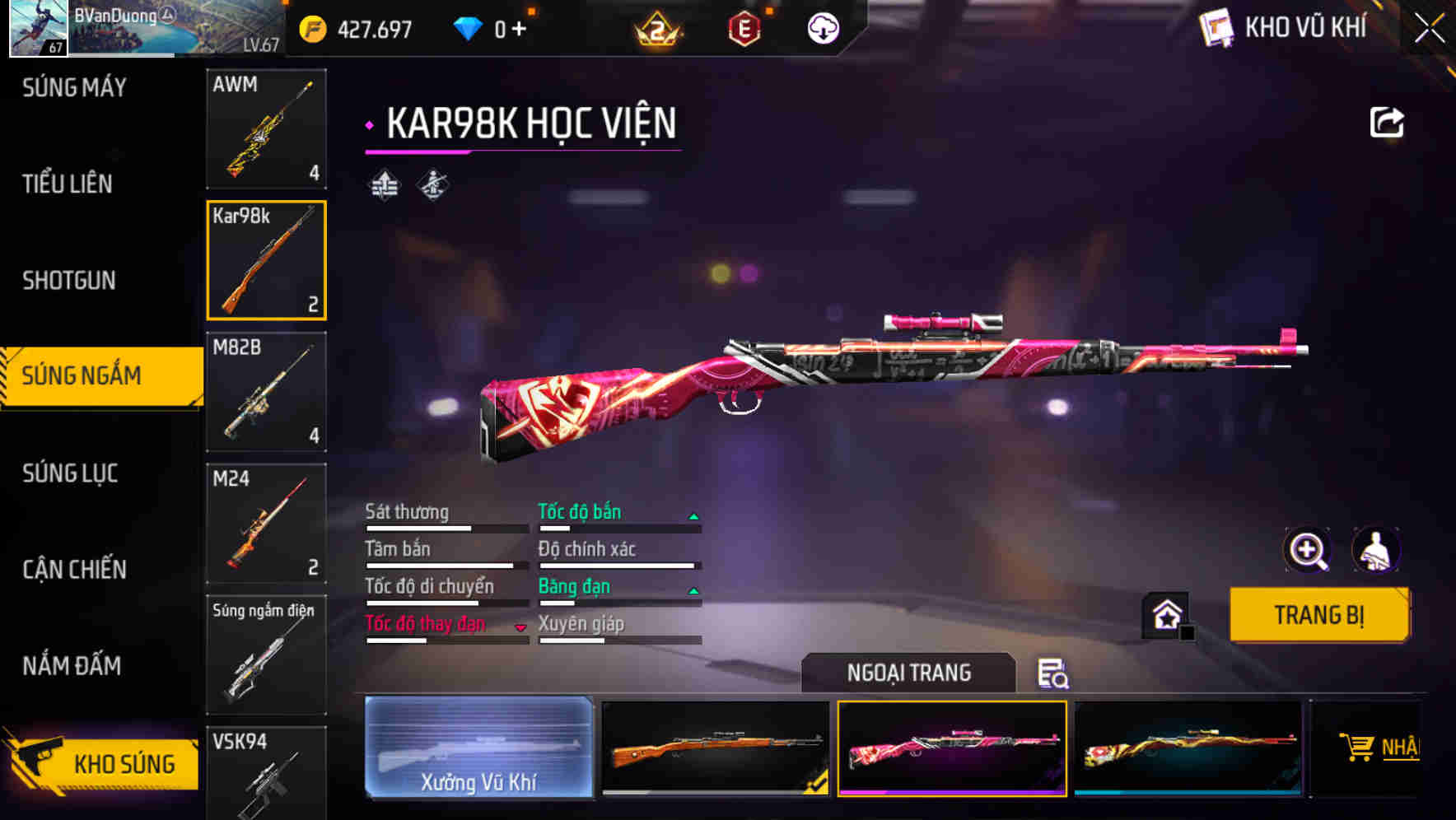1456x820 pixels.
Task: Open the magnifier zoom preview icon
Action: [x=1309, y=550]
